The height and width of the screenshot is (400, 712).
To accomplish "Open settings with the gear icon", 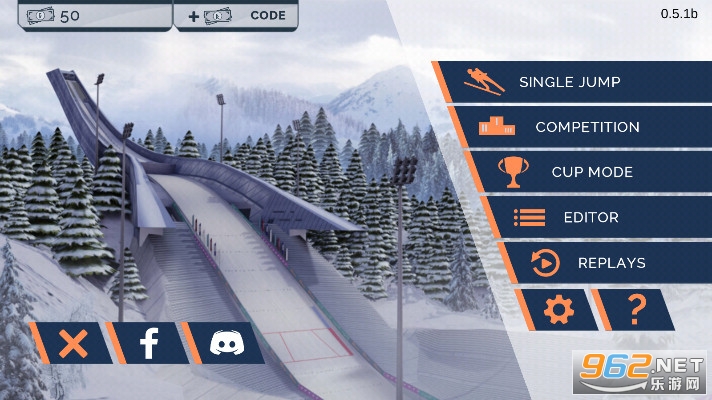I will click(x=557, y=310).
